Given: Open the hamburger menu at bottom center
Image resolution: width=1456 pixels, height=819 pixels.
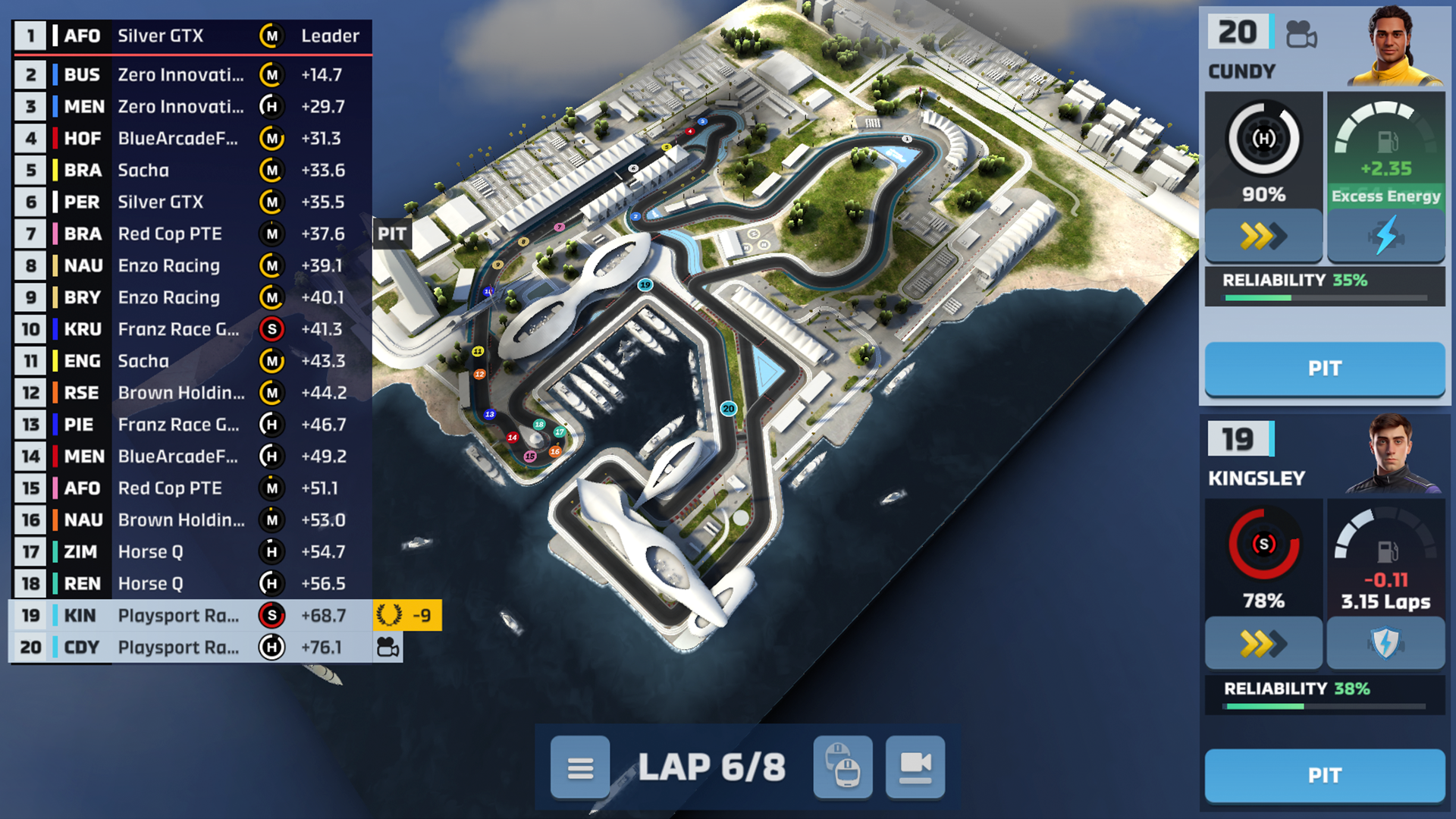Looking at the screenshot, I should click(x=581, y=767).
